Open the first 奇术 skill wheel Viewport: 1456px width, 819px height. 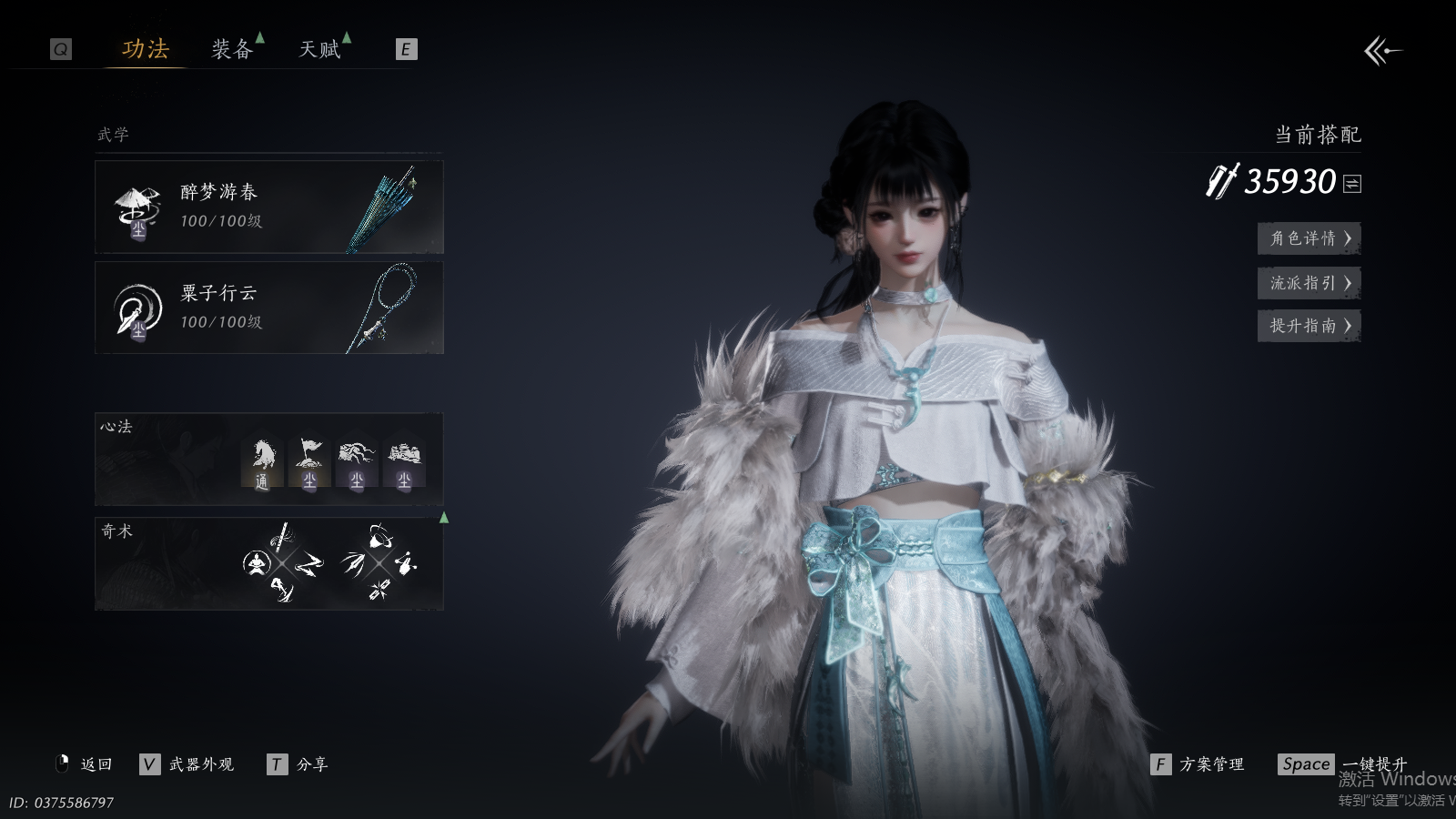pyautogui.click(x=282, y=563)
